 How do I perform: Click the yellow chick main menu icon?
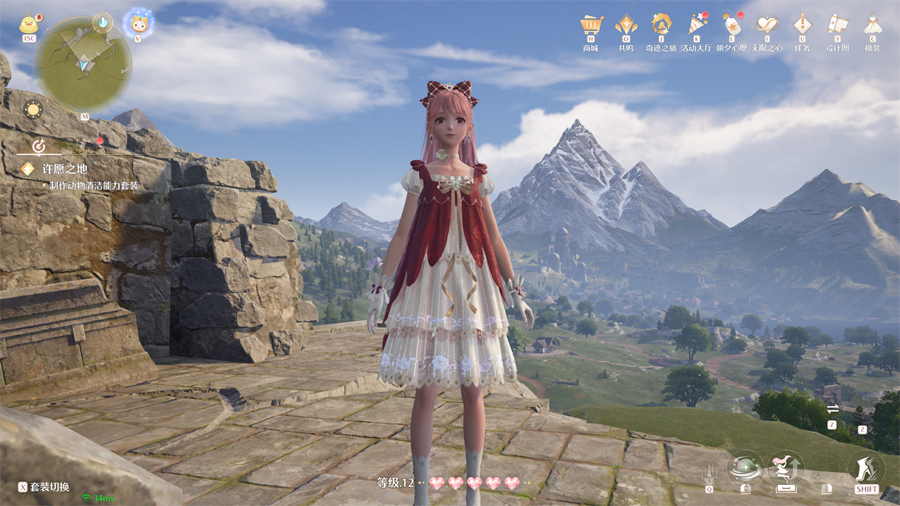coord(29,24)
